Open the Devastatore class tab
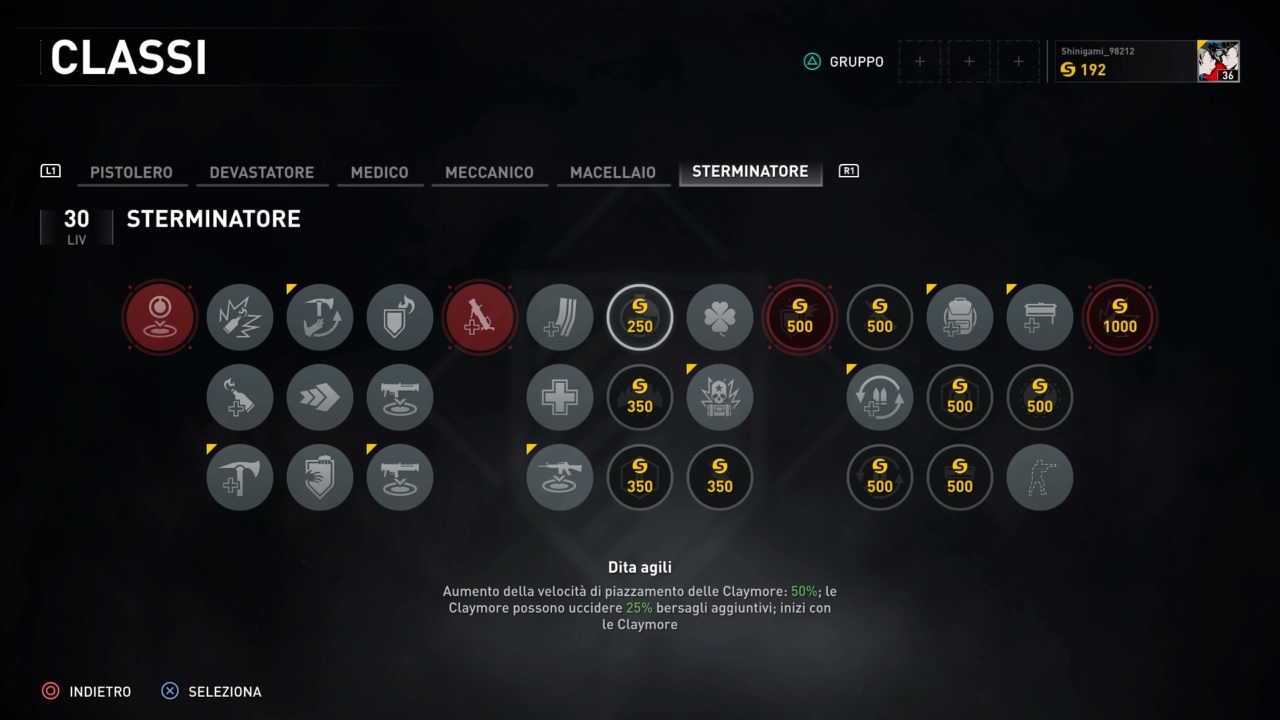 [262, 172]
